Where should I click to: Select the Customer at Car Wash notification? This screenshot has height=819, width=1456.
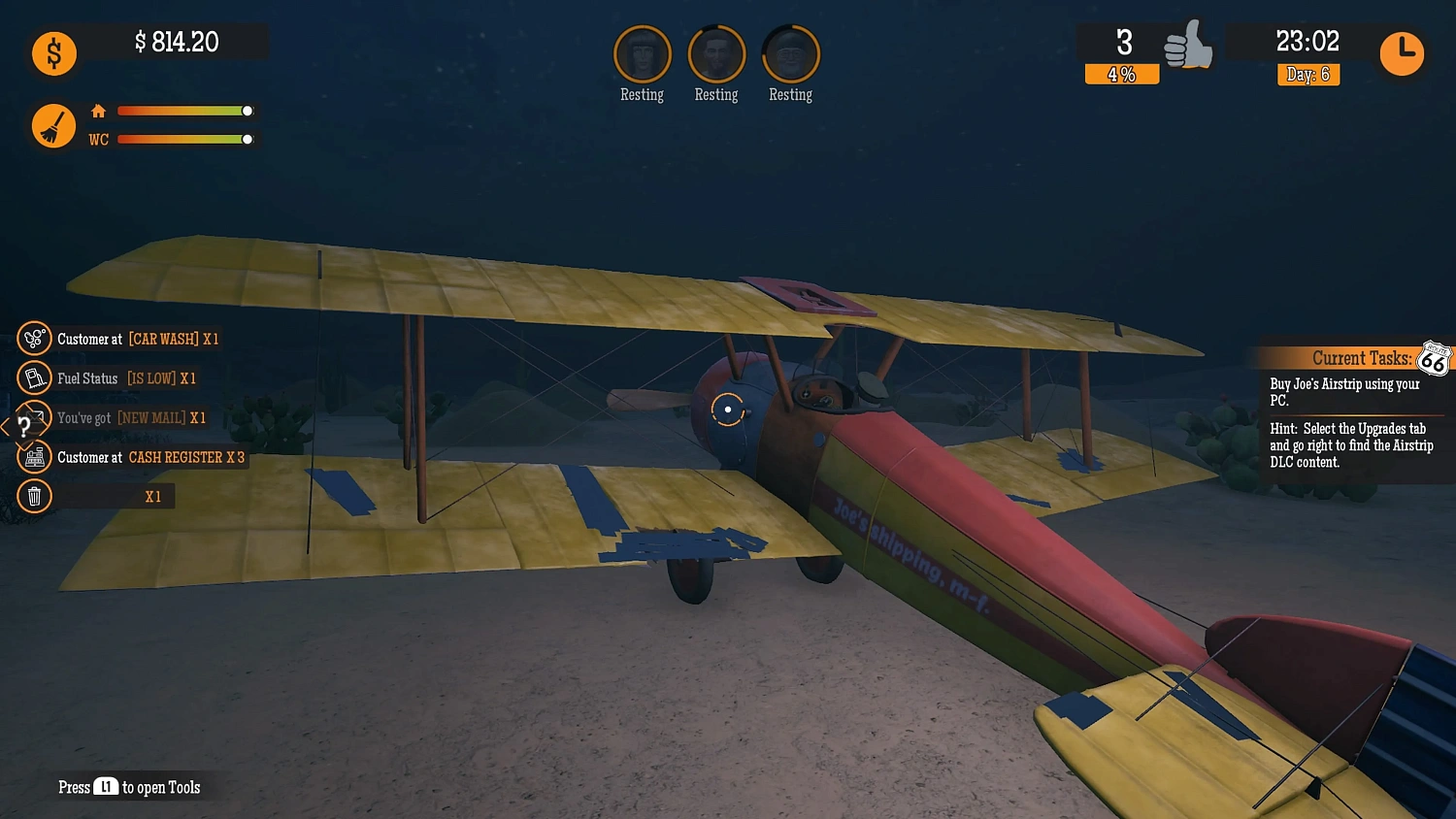[x=138, y=339]
